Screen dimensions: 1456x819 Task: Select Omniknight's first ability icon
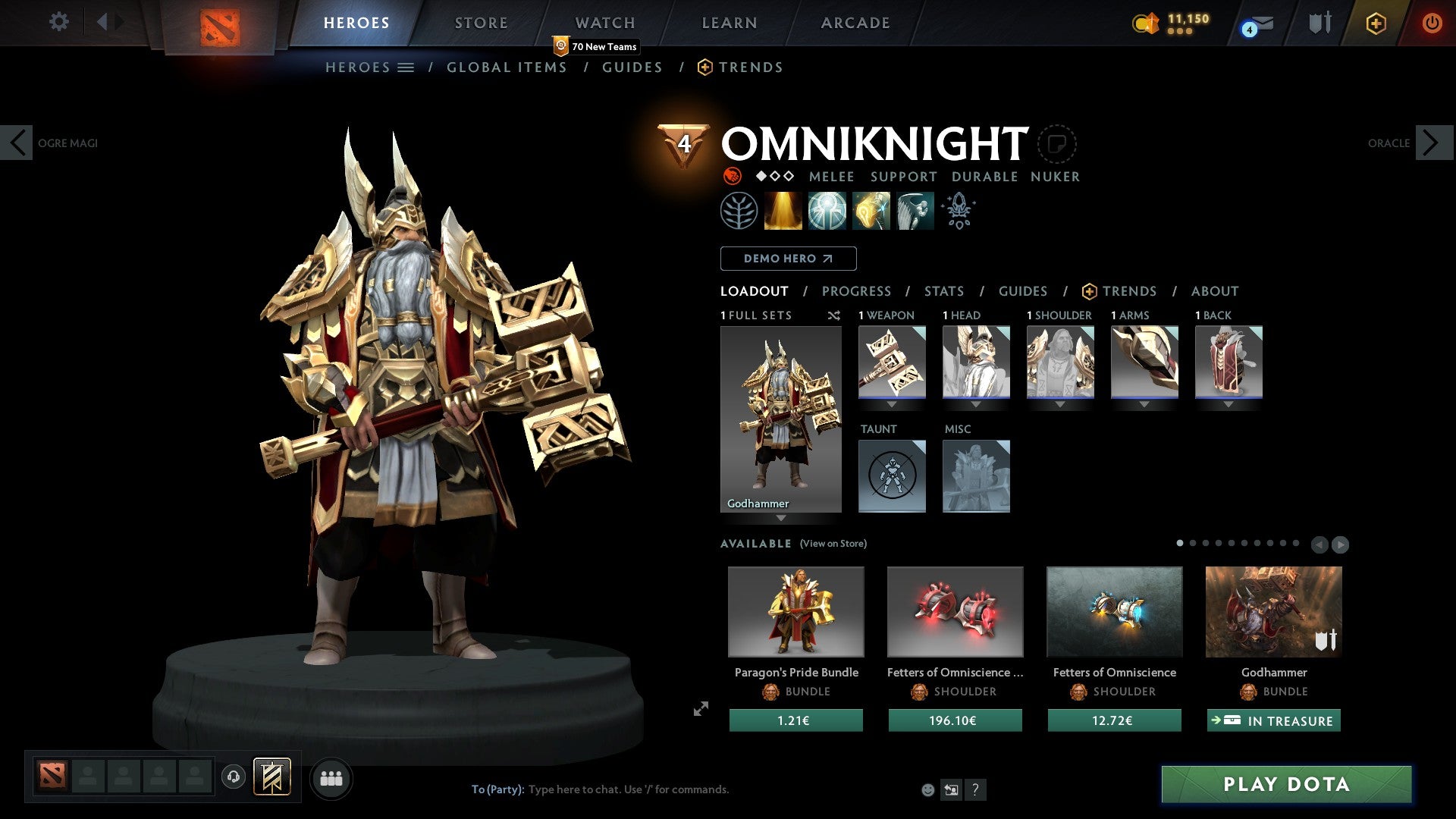739,211
